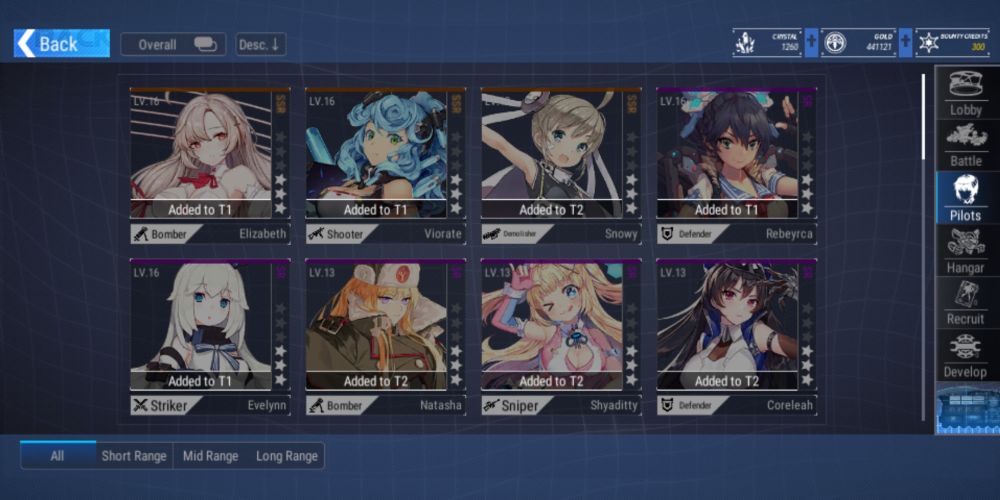Open the Develop menu
Viewport: 1000px width, 500px height.
point(965,355)
